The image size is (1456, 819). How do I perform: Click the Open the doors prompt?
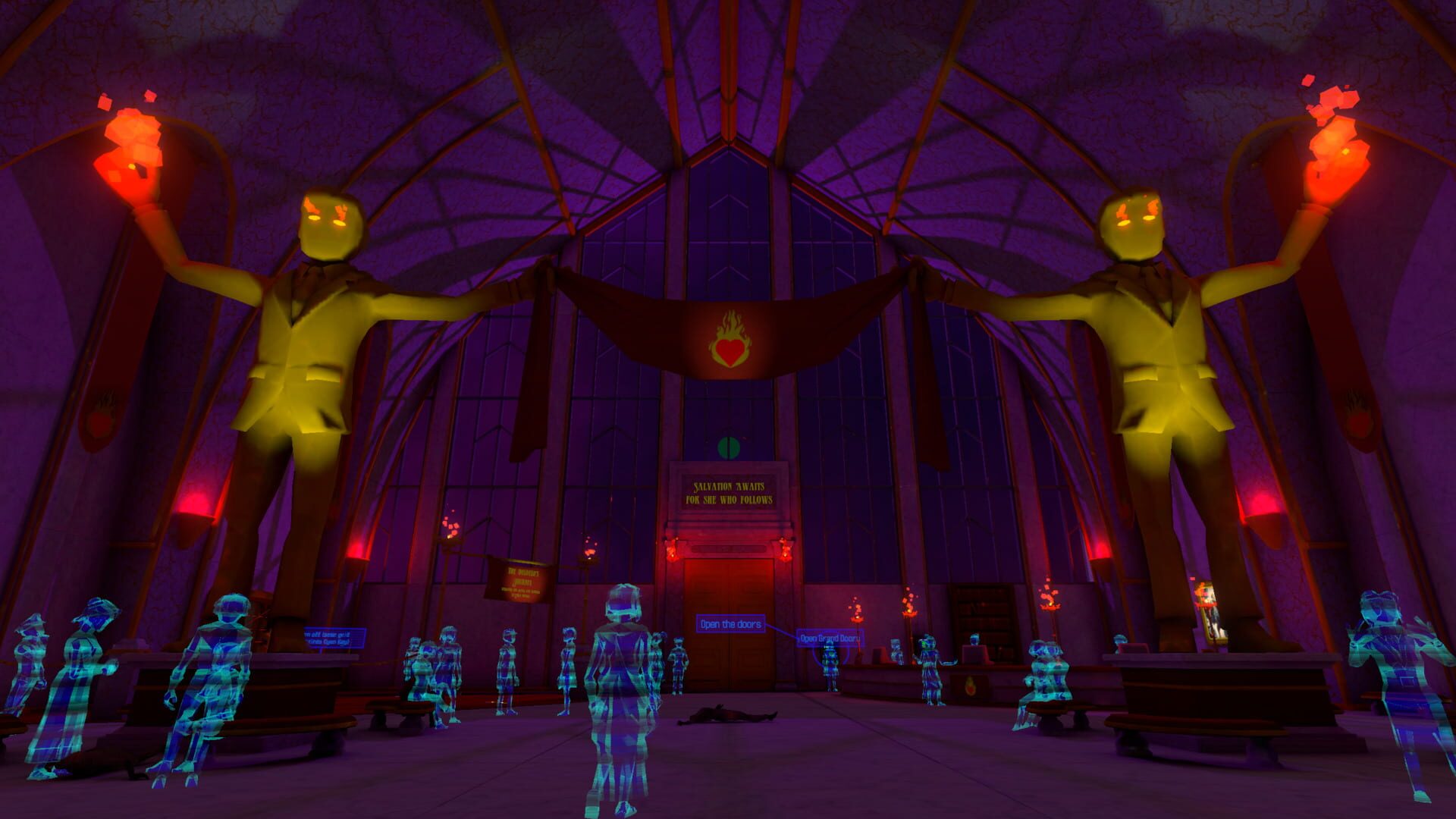coord(731,623)
